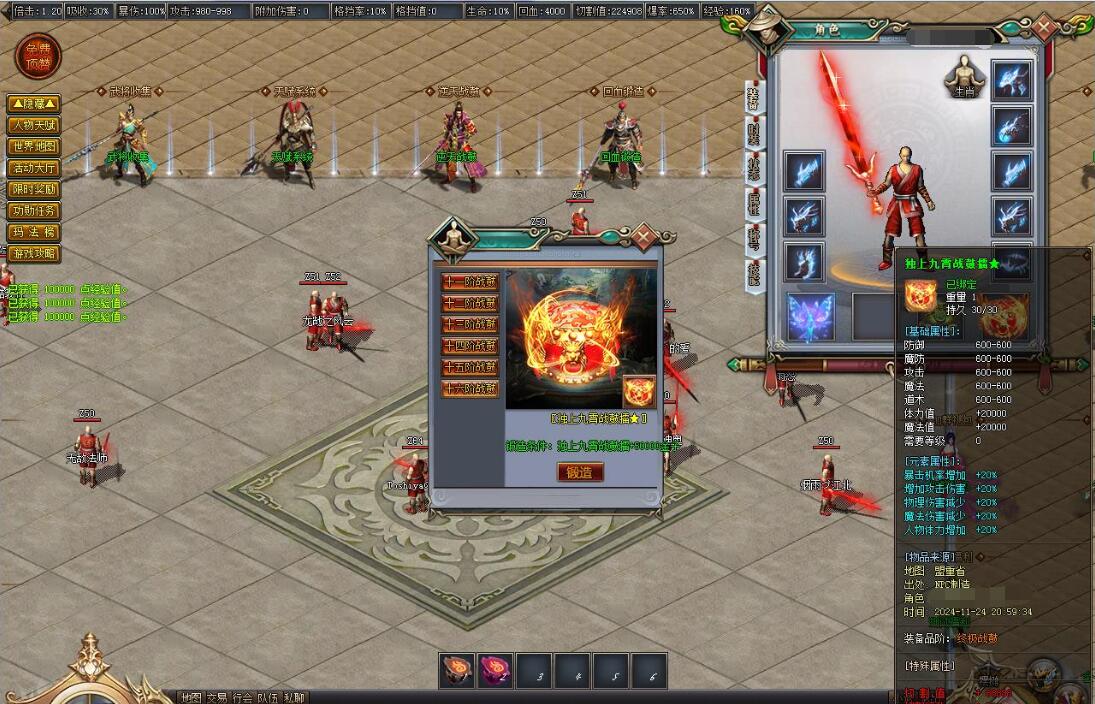Close the war drum forging window

pyautogui.click(x=643, y=237)
